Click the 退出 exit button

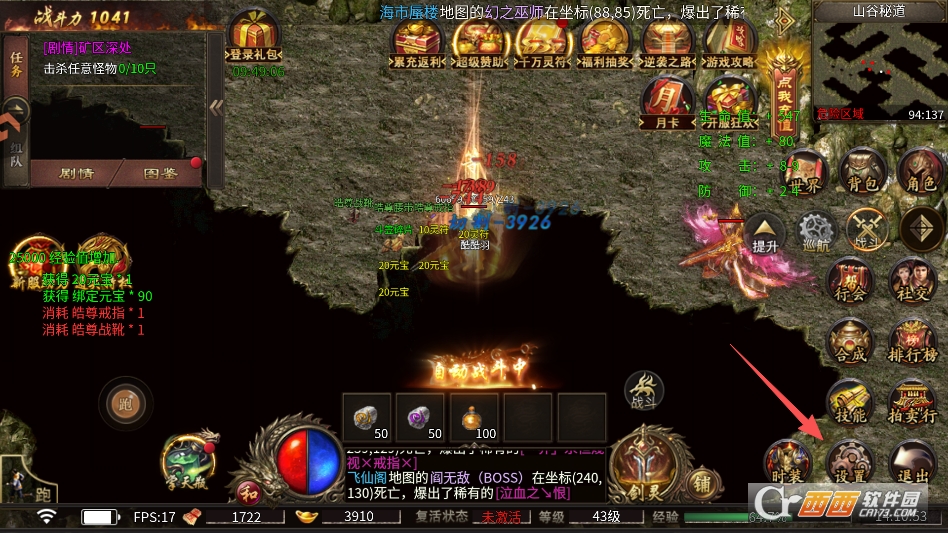pos(912,461)
